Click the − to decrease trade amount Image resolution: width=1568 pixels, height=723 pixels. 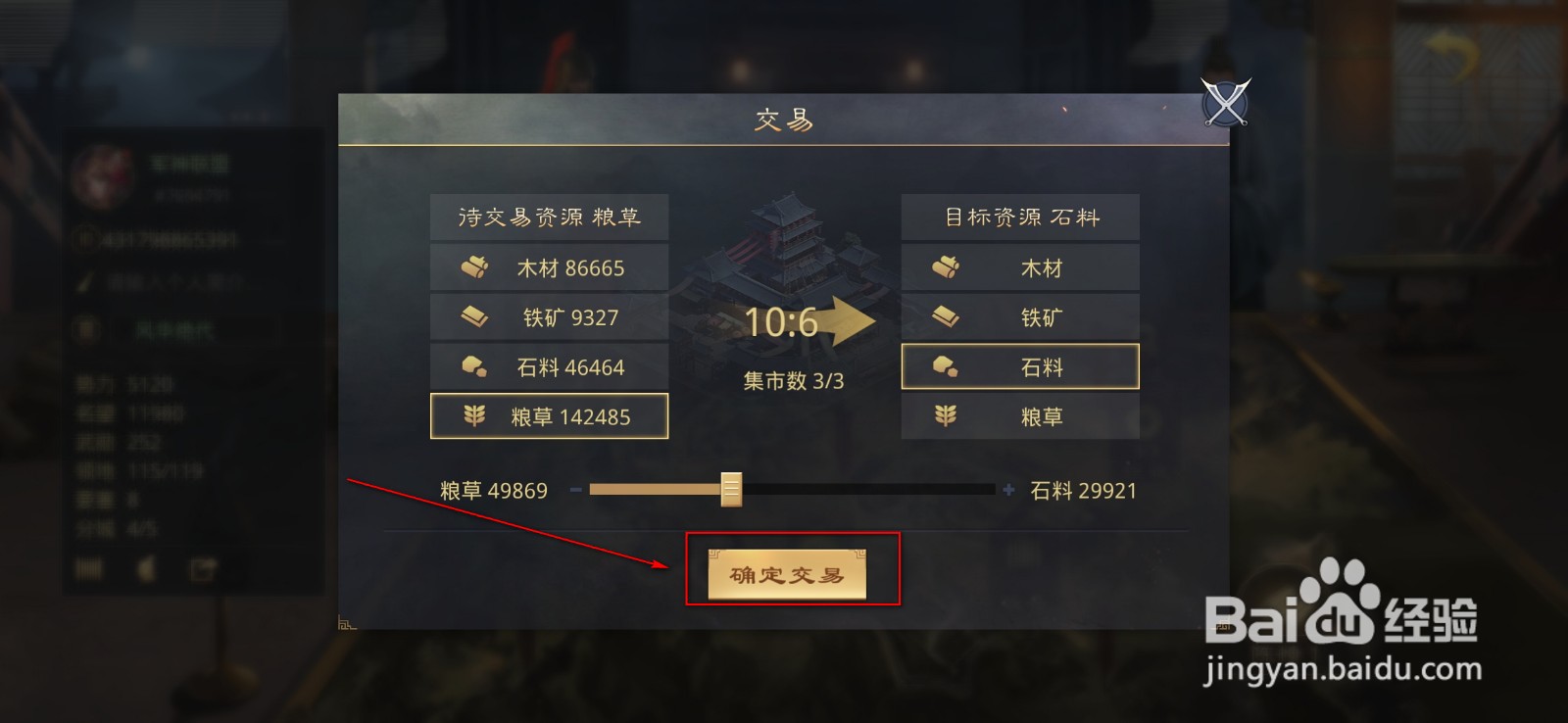[576, 488]
